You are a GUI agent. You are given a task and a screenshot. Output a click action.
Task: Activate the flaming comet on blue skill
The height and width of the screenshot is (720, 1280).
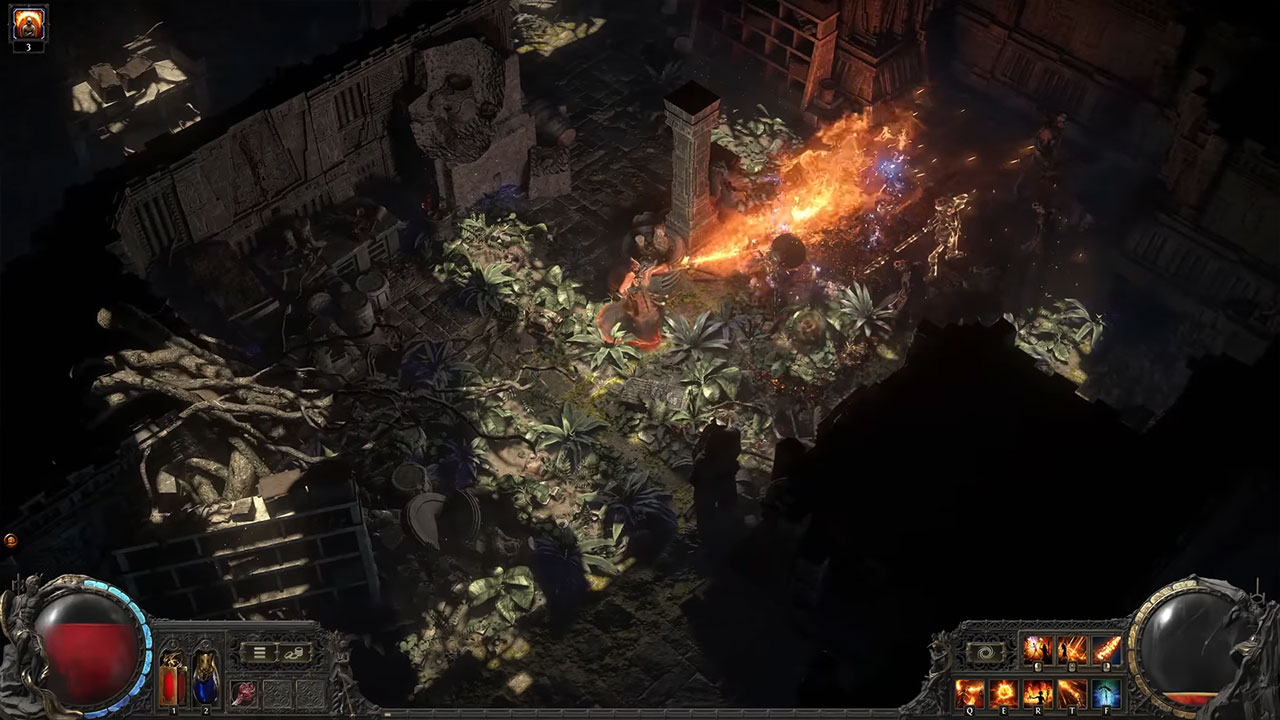click(1106, 650)
